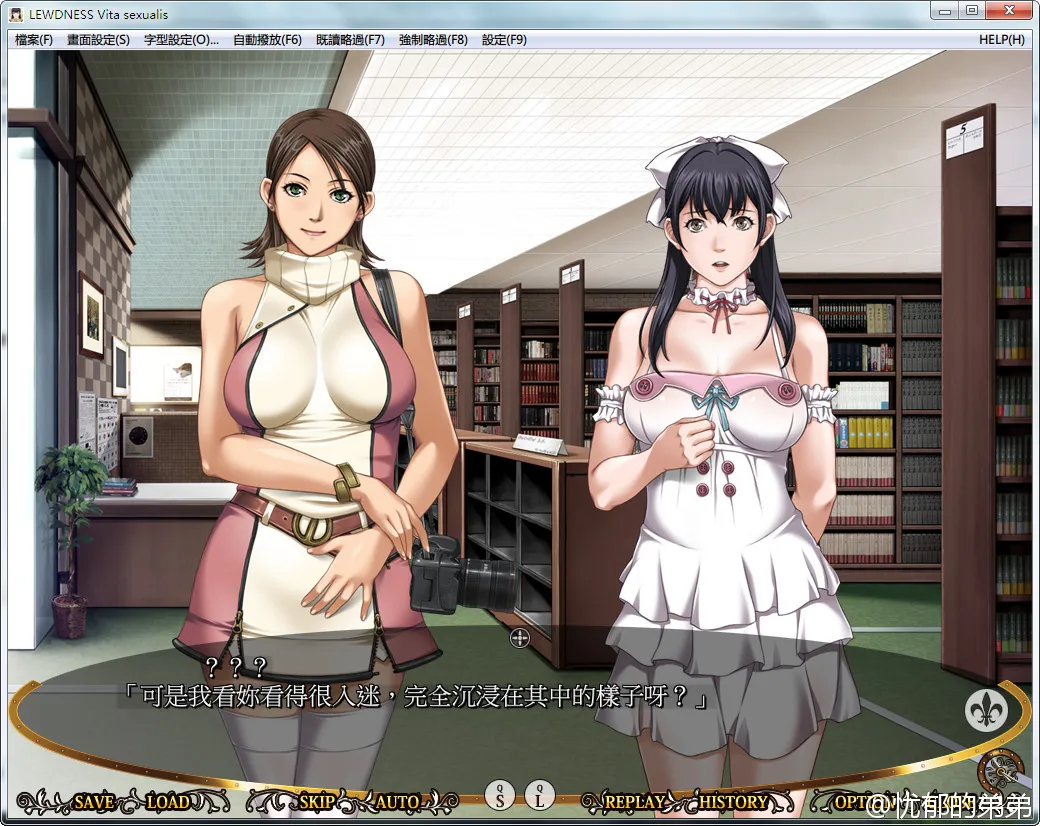Activate SKIP mode
The image size is (1040, 826).
(316, 802)
